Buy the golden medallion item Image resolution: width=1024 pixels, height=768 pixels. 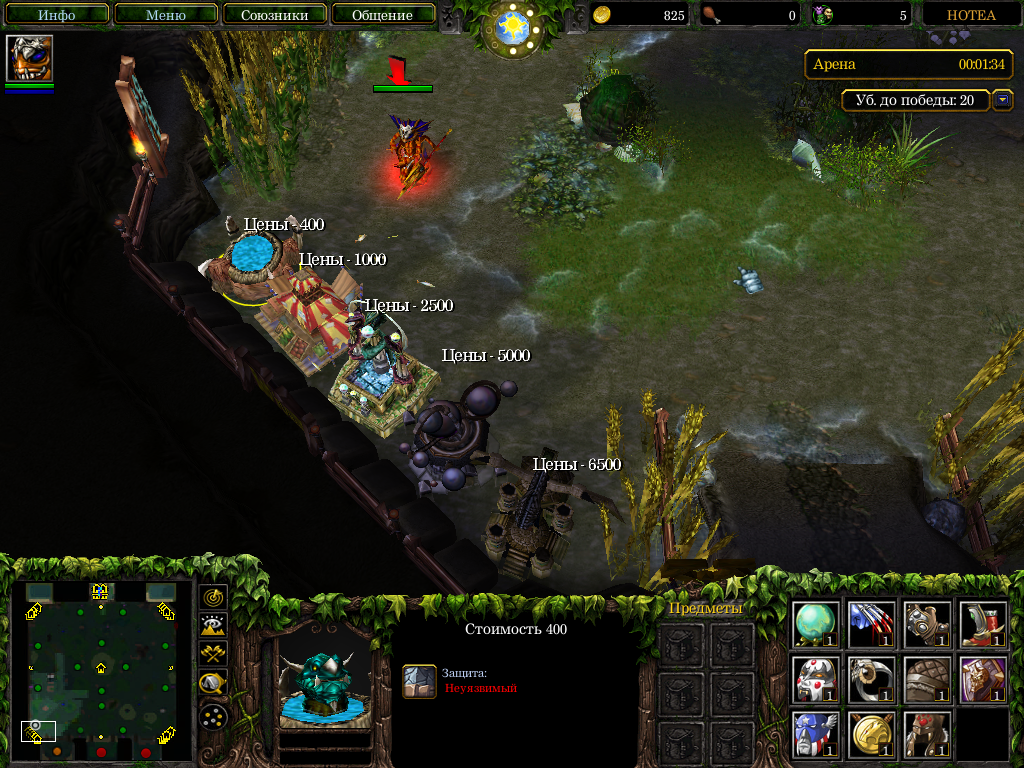point(871,735)
